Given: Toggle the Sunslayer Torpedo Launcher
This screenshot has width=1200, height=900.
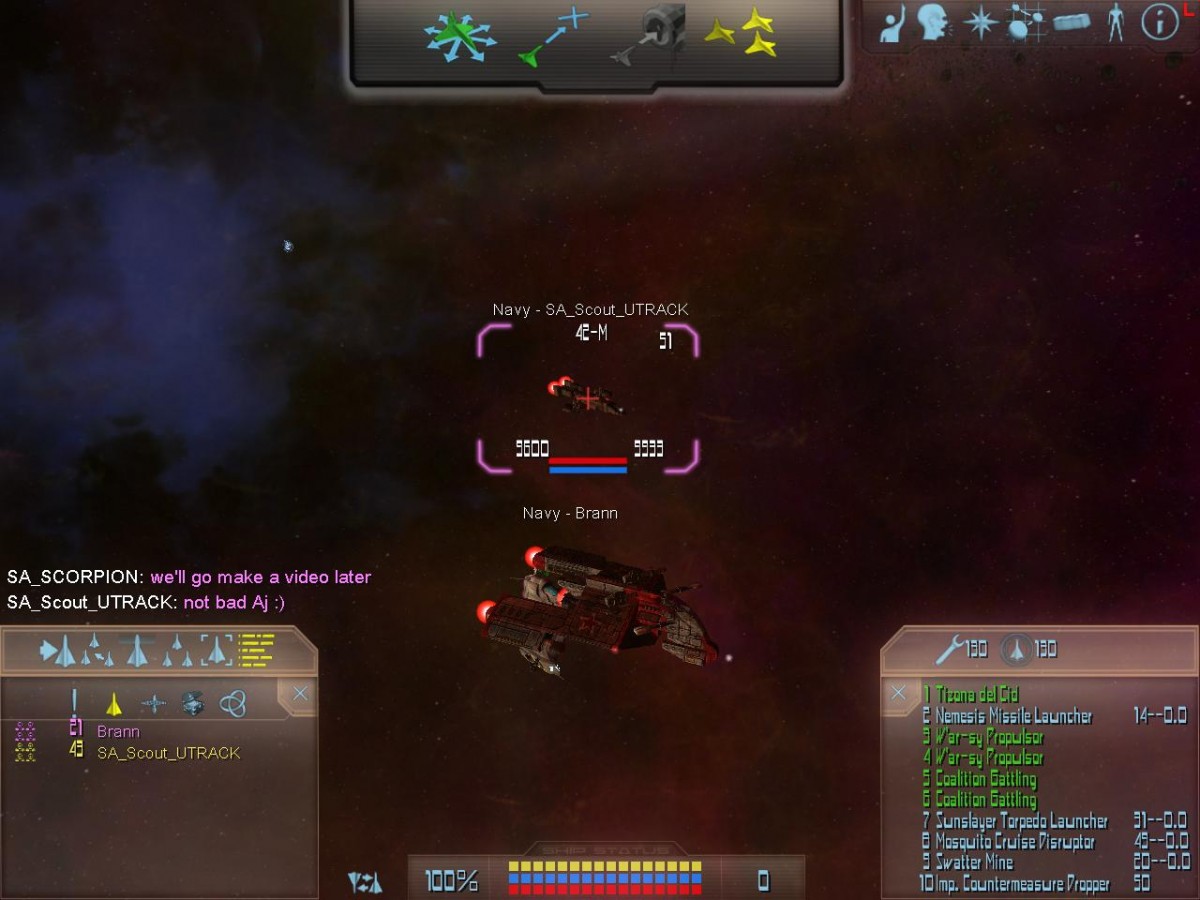Looking at the screenshot, I should pos(1021,821).
